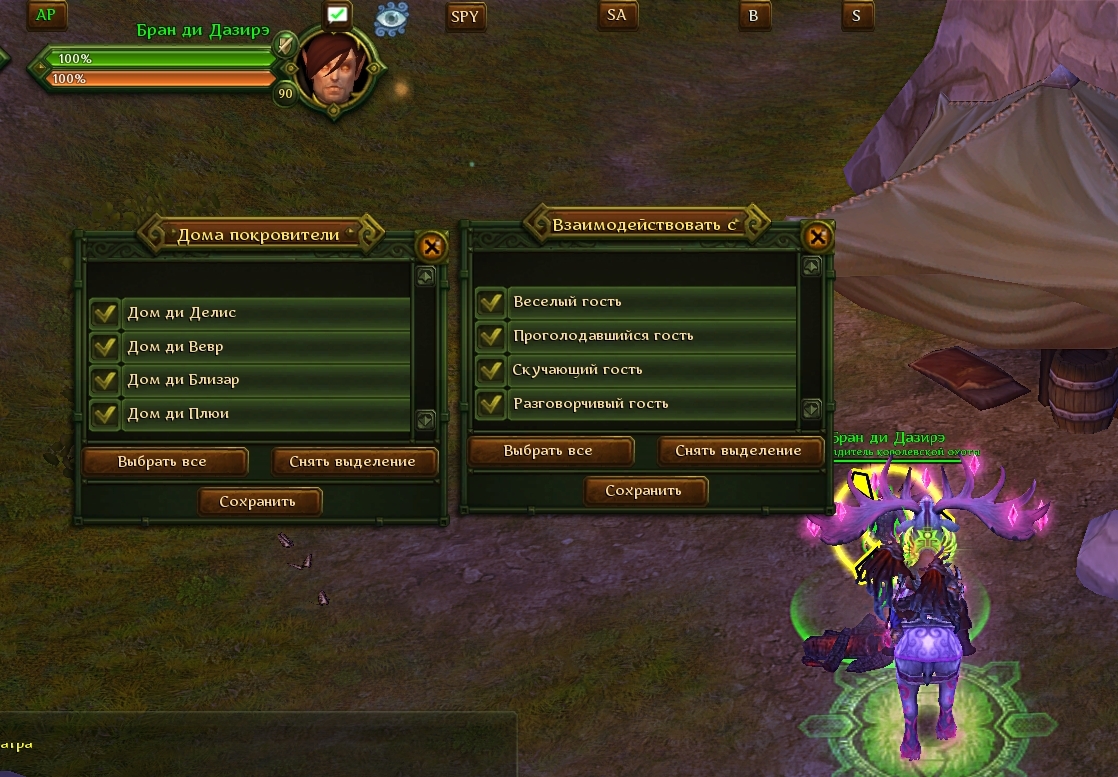
Task: Save the Дома покровители selection with Сохранить
Action: (x=259, y=502)
